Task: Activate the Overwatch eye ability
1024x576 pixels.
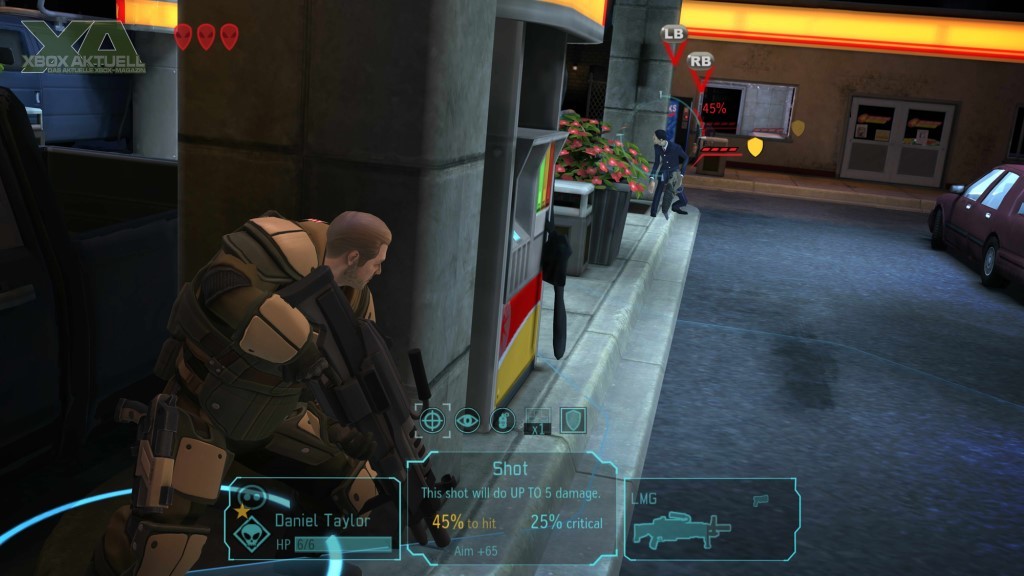Action: (x=467, y=420)
